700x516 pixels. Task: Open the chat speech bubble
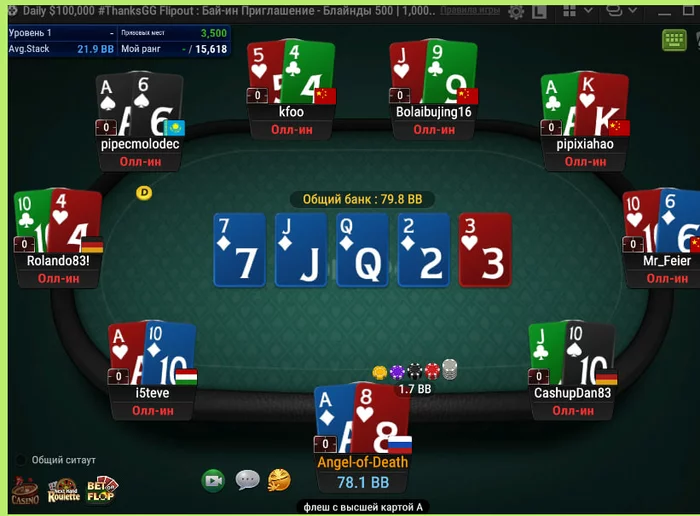[247, 480]
